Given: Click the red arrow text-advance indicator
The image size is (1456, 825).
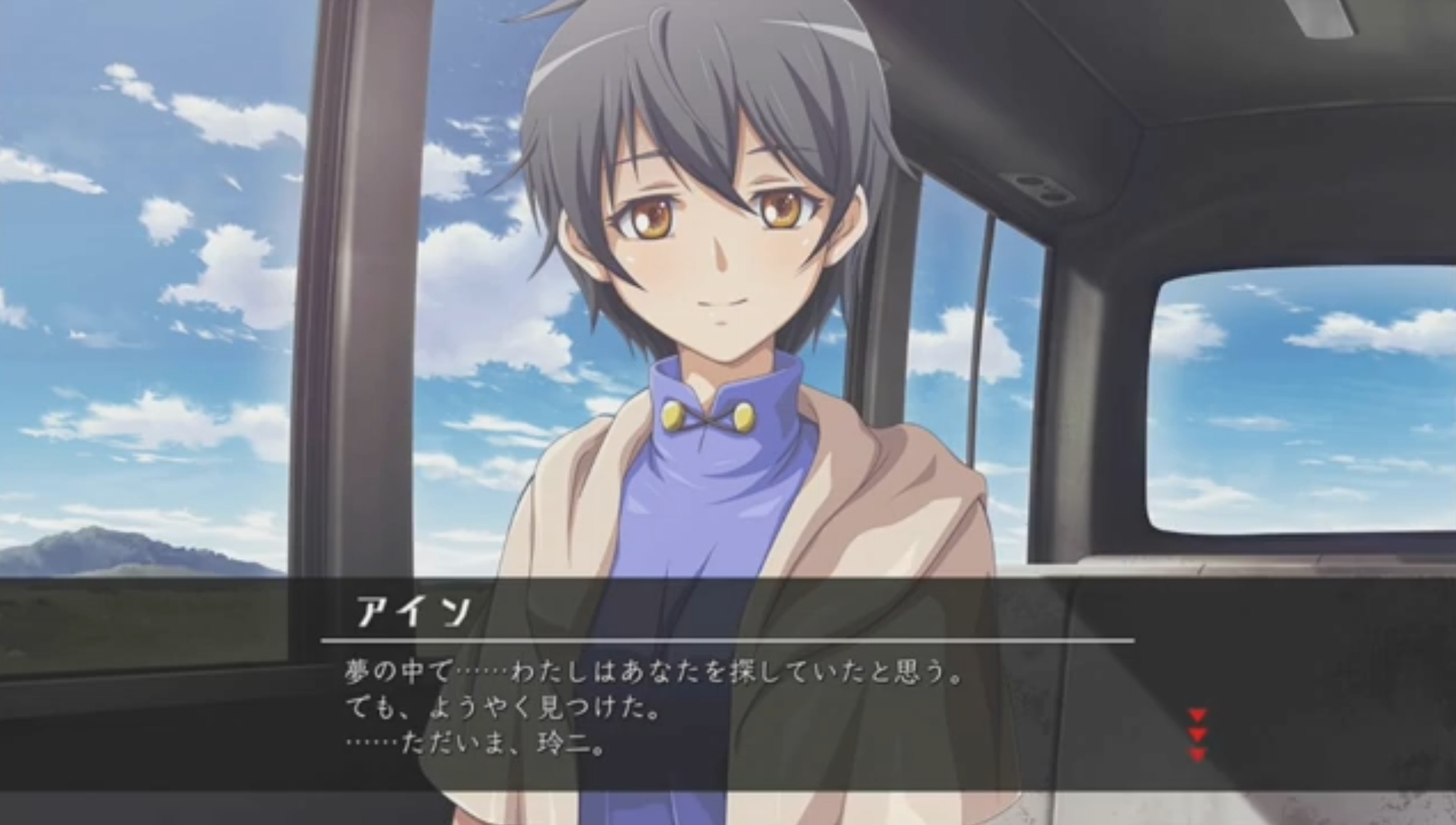Looking at the screenshot, I should 1197,734.
